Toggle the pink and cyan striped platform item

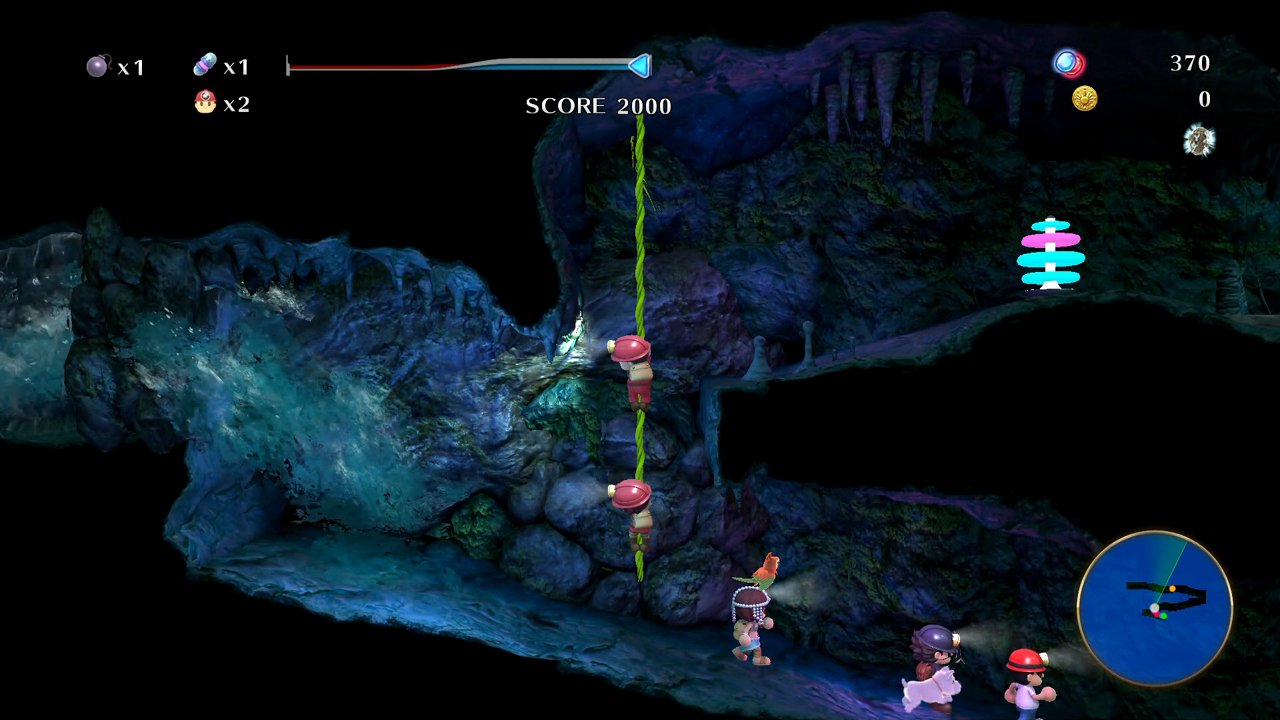coord(1048,255)
